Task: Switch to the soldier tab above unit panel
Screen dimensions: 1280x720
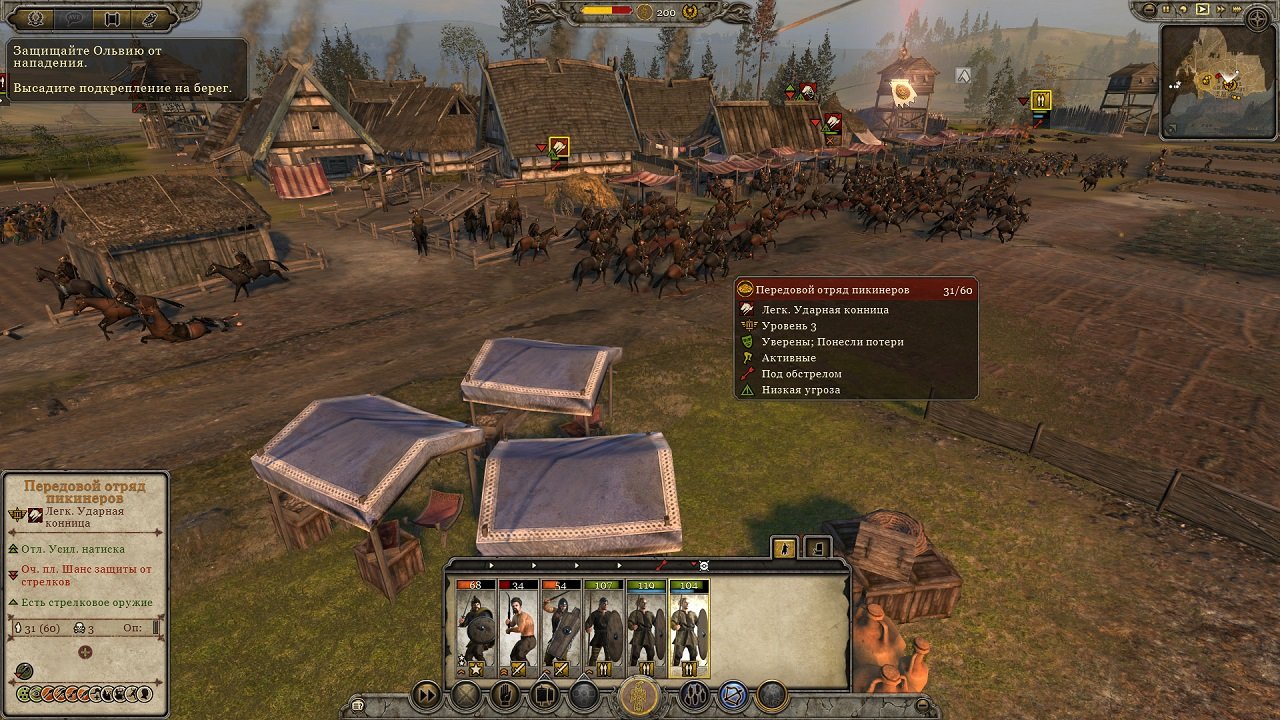Action: (784, 549)
